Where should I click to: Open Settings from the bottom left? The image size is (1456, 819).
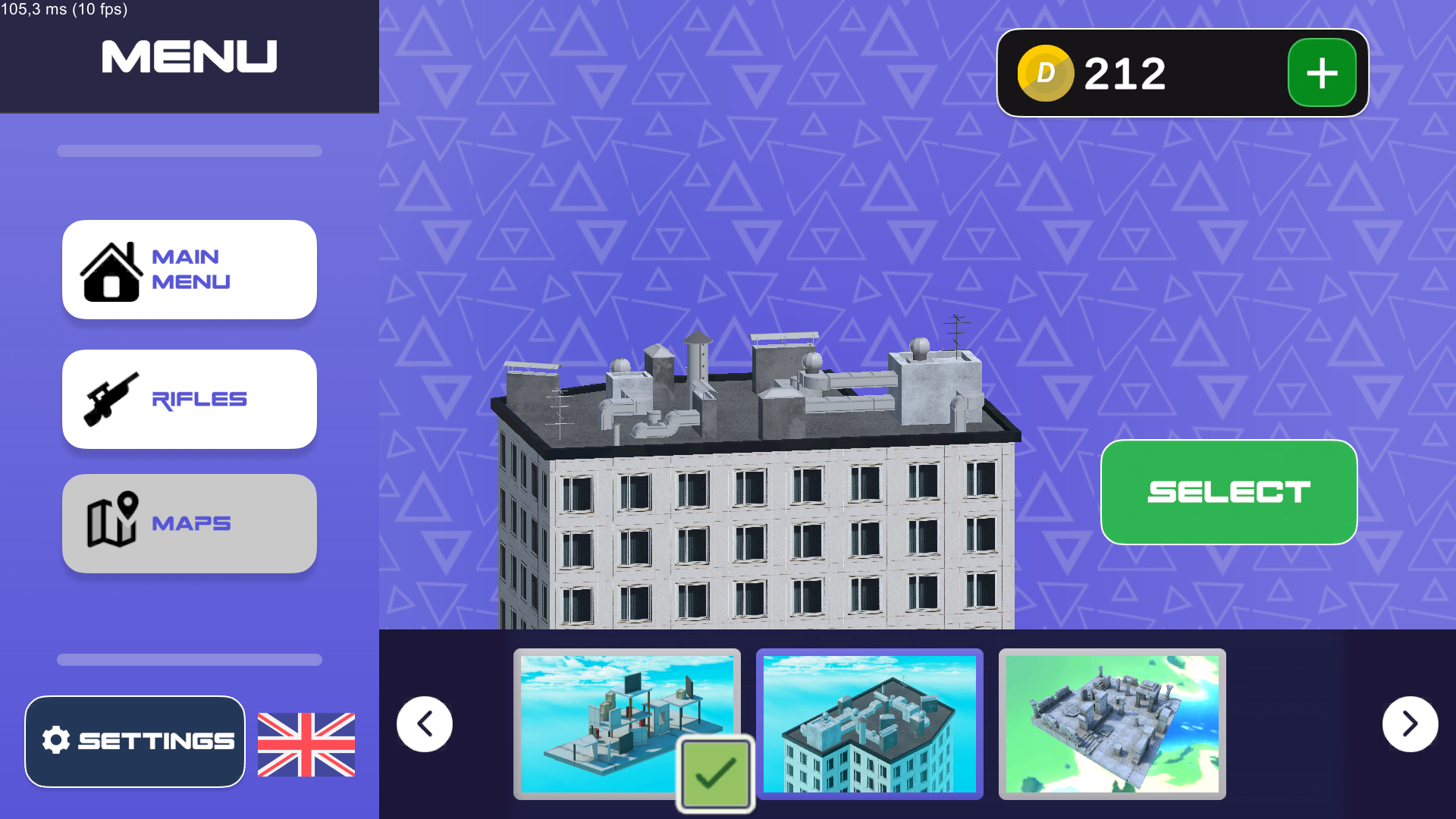pyautogui.click(x=135, y=741)
